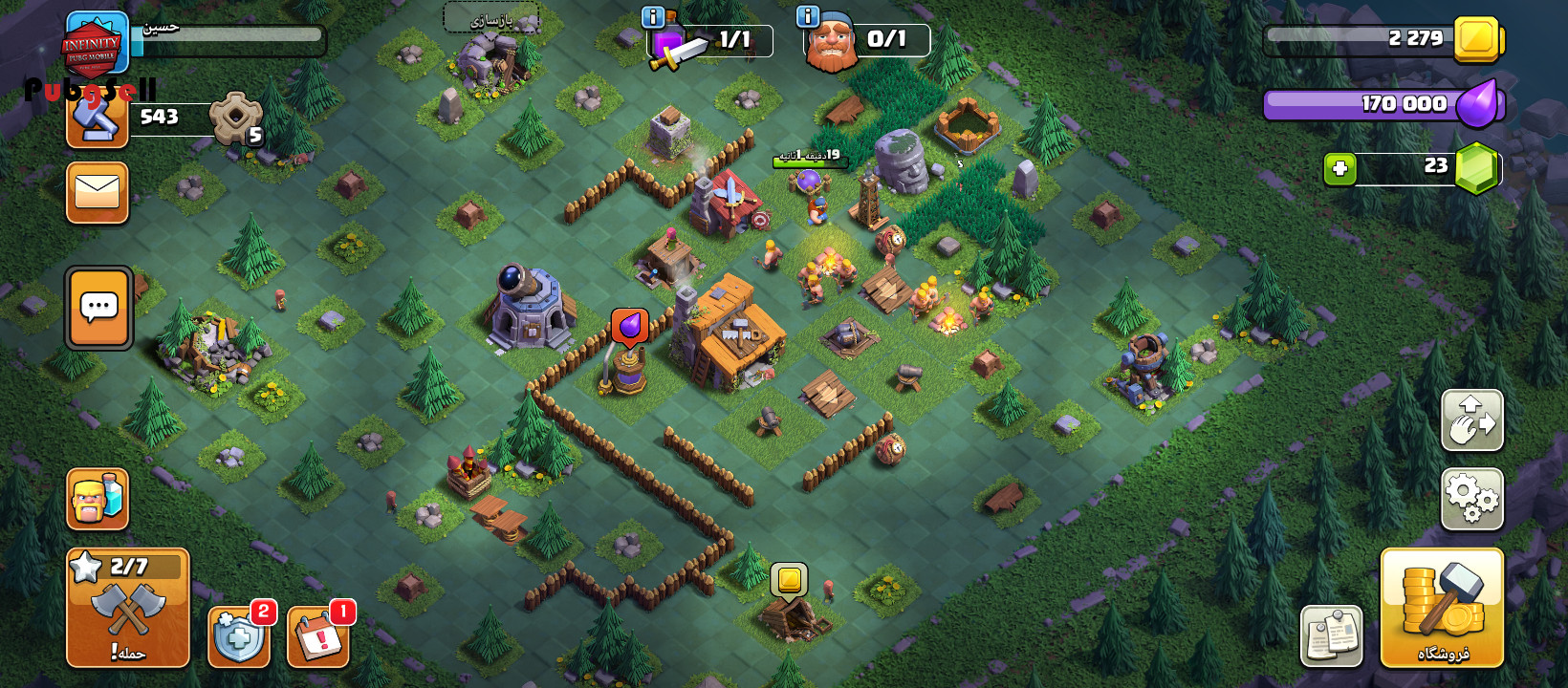Open the chat speech bubble panel

[x=98, y=308]
